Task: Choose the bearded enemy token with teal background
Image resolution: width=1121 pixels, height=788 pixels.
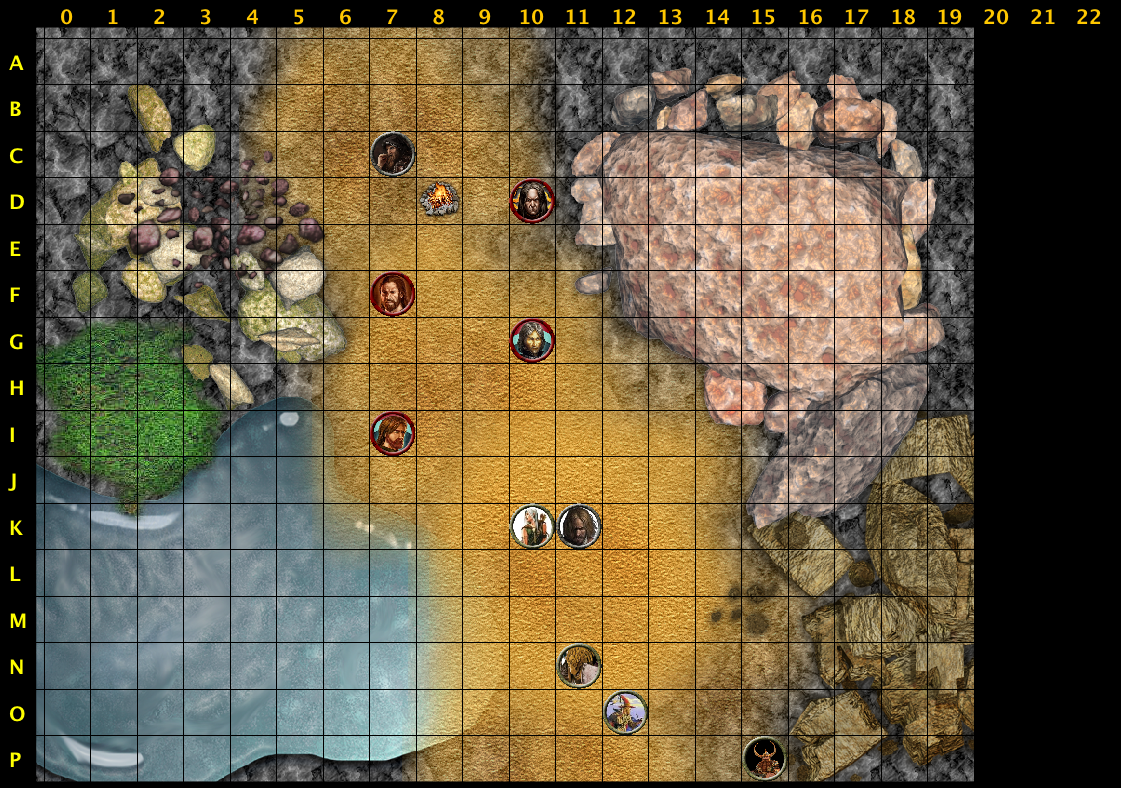Action: pyautogui.click(x=392, y=433)
